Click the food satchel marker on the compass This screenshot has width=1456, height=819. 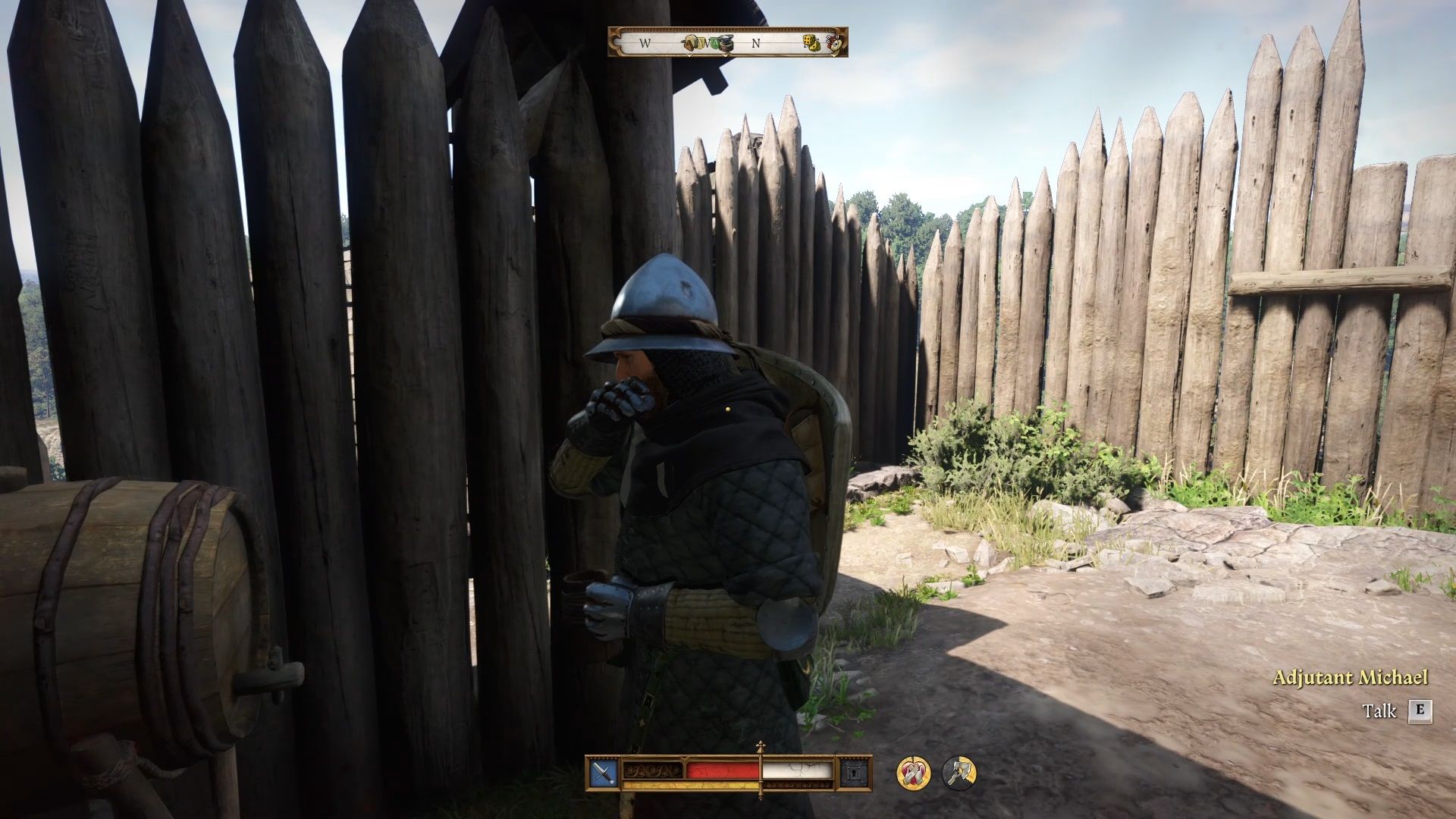point(690,43)
